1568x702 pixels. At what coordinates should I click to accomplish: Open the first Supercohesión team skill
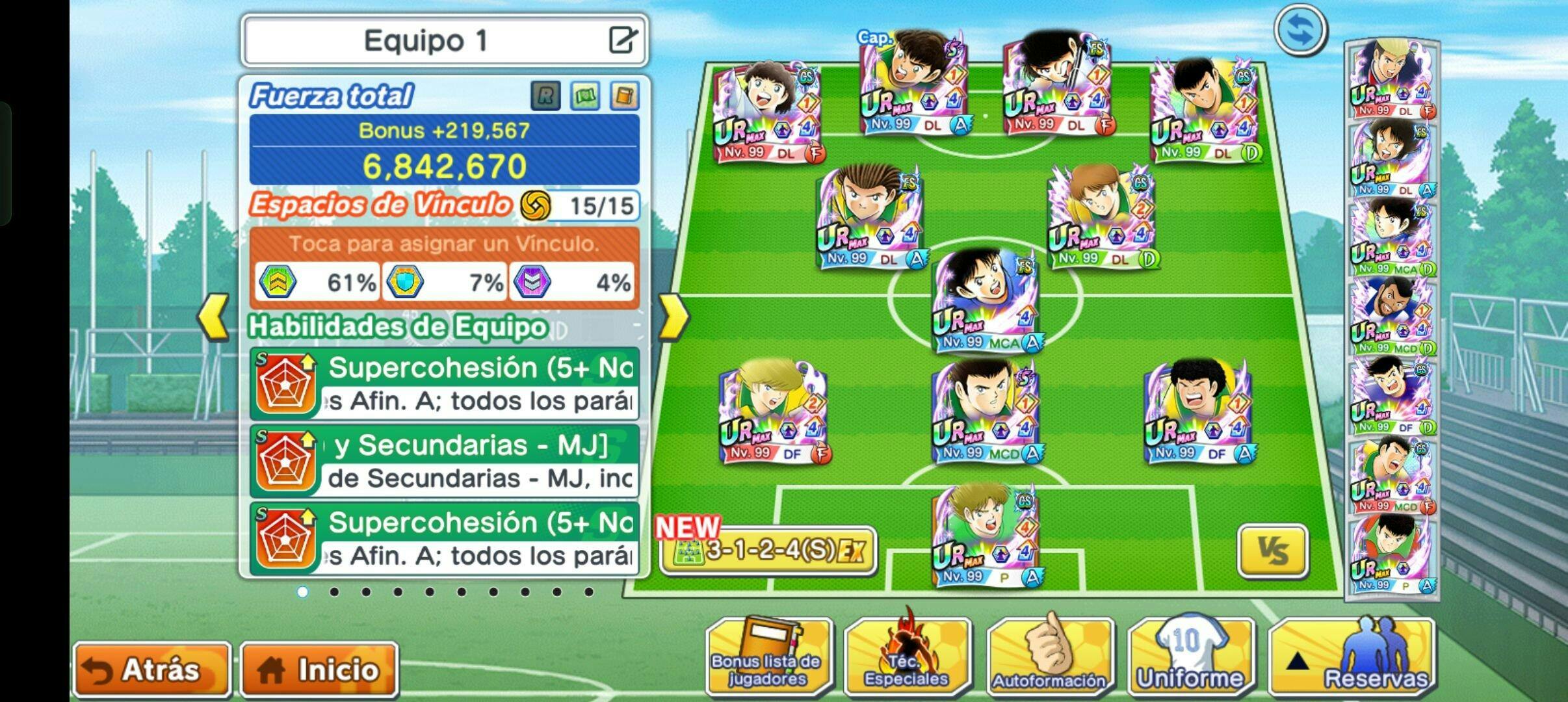tap(444, 384)
